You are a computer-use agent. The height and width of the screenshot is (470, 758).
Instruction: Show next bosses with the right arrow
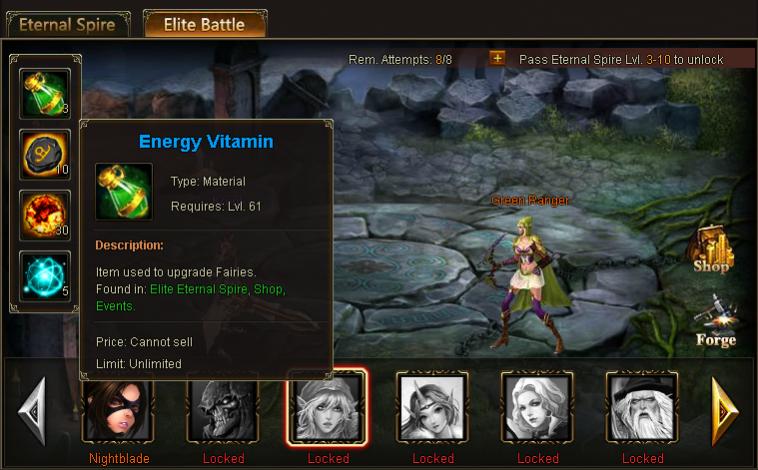725,410
